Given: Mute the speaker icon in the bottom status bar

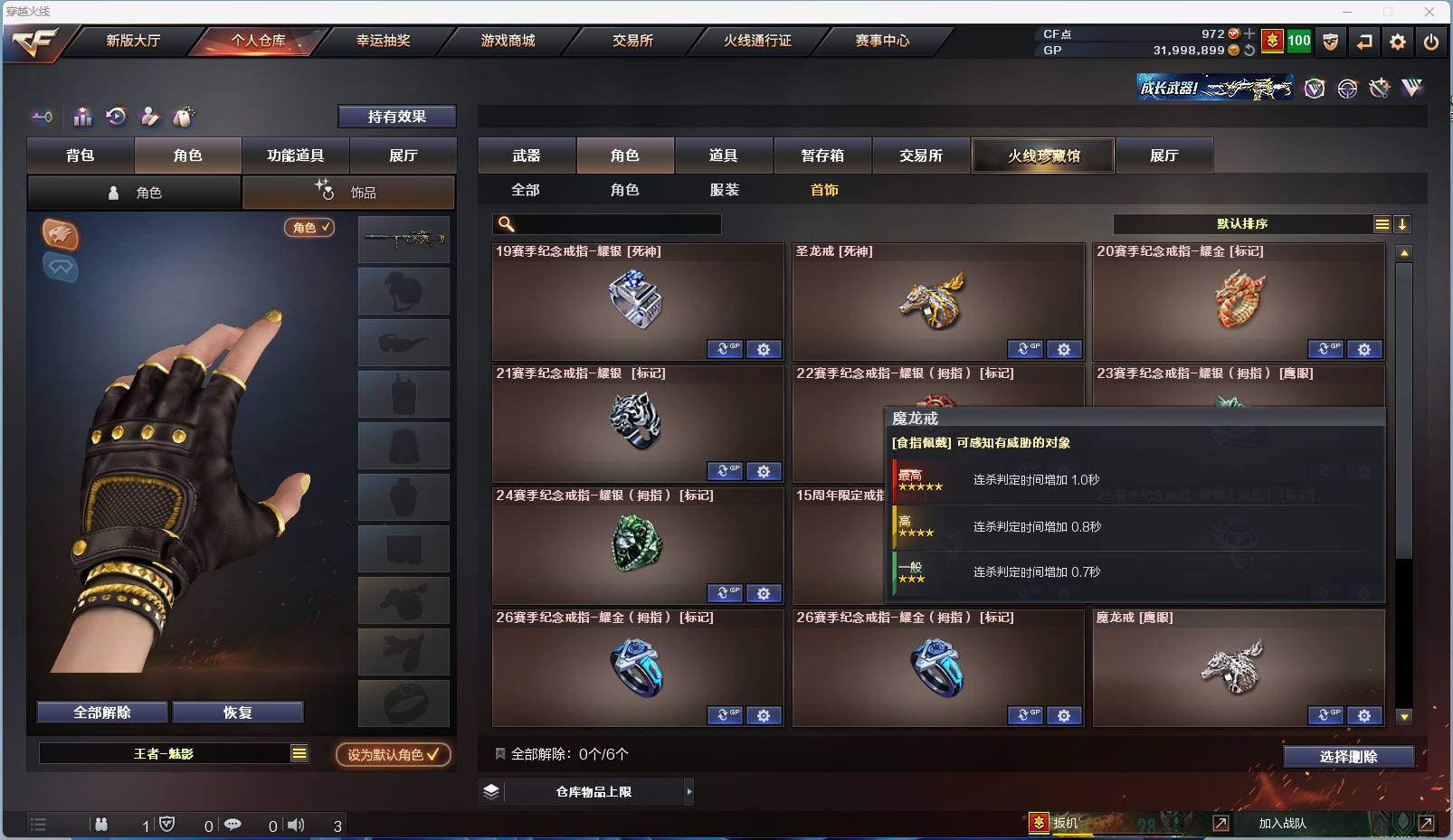Looking at the screenshot, I should pyautogui.click(x=297, y=824).
